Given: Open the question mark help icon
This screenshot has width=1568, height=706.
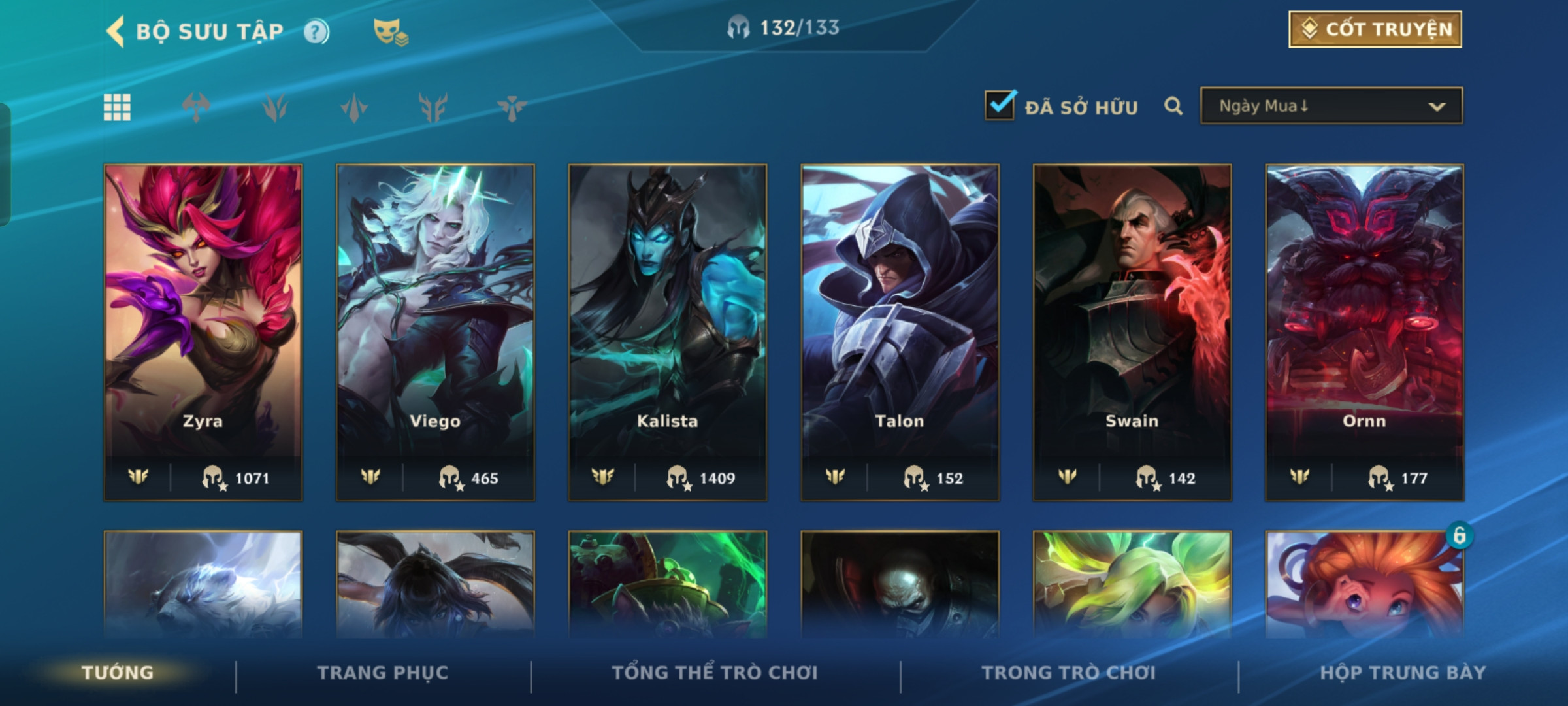Looking at the screenshot, I should point(316,31).
